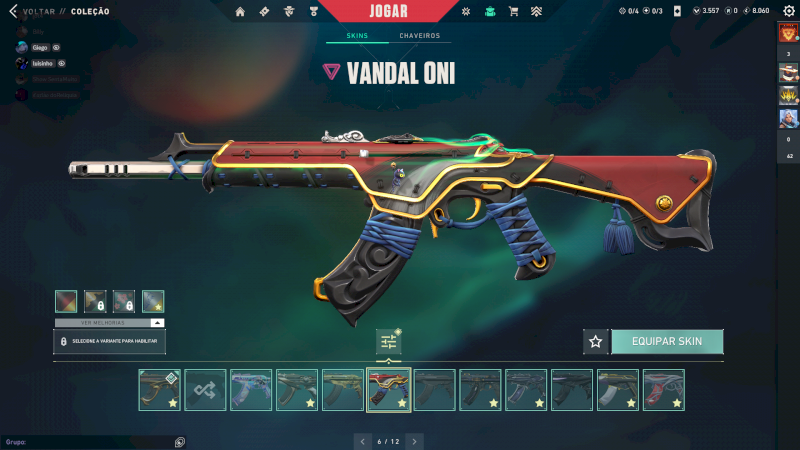The image size is (800, 450).
Task: Go back with the Voltar button
Action: (x=40, y=11)
